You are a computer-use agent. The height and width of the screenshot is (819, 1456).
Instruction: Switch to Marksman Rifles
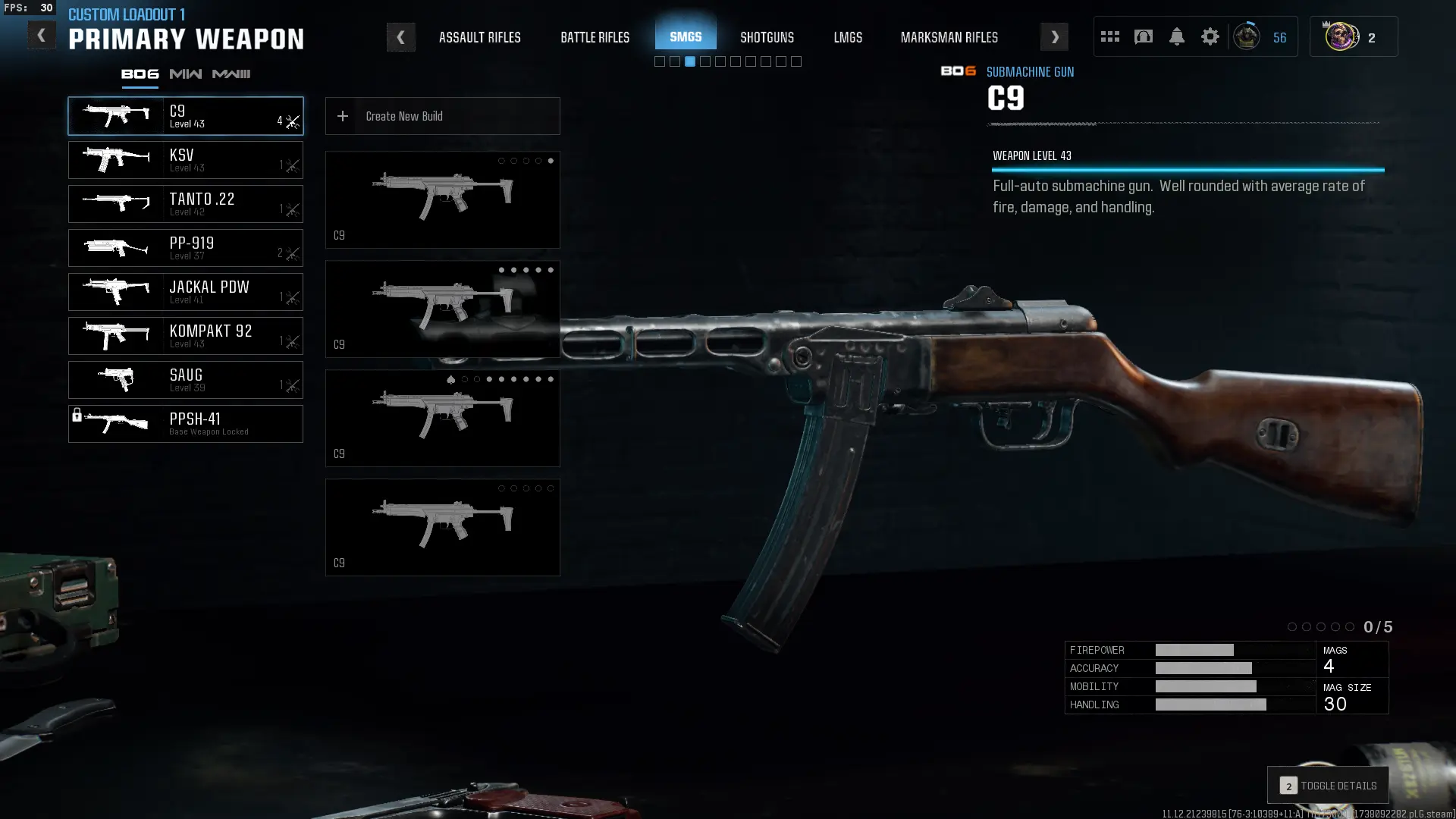(949, 37)
